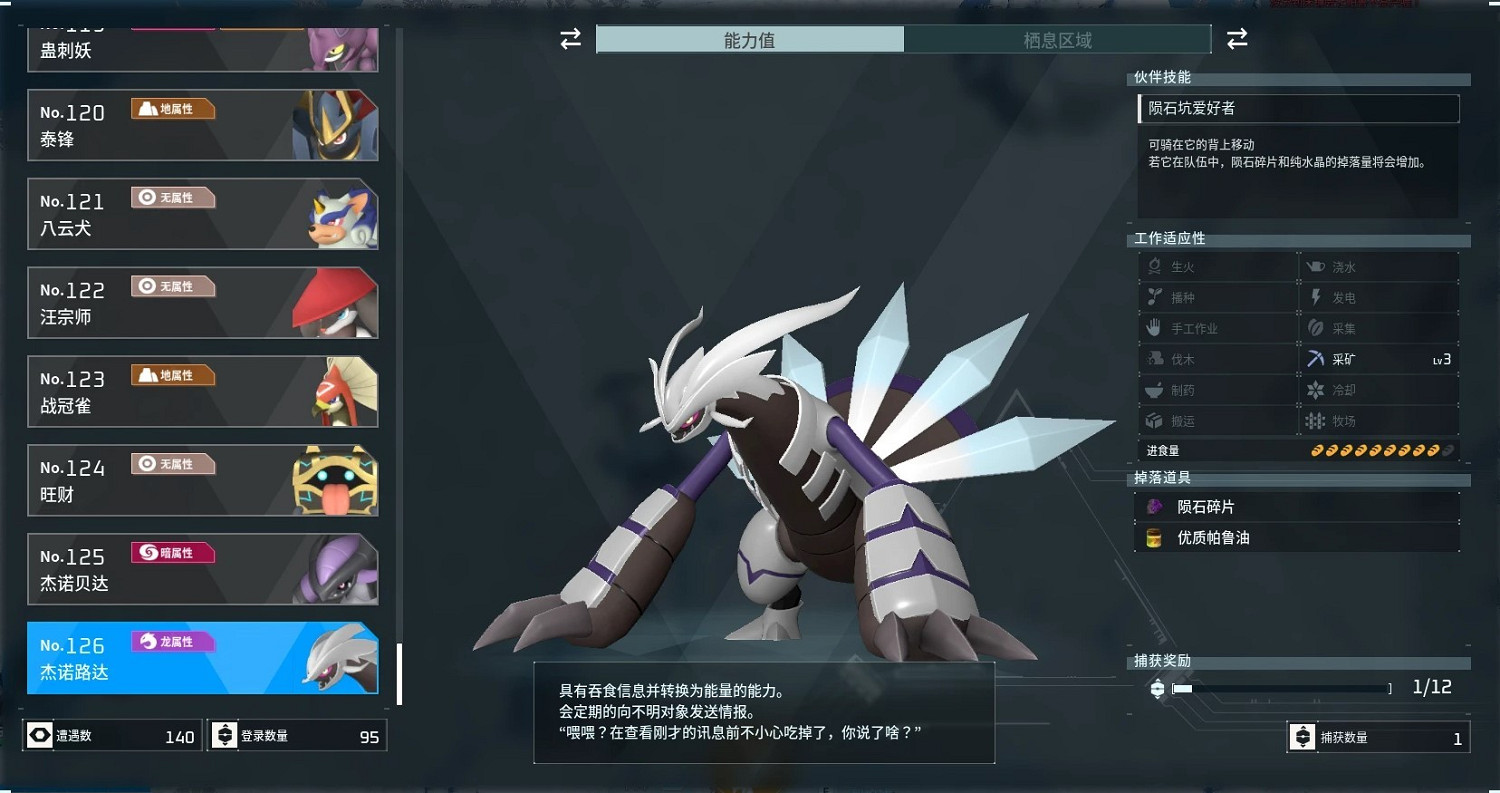Select the 能力值 tab
Viewport: 1500px width, 793px height.
click(x=750, y=41)
